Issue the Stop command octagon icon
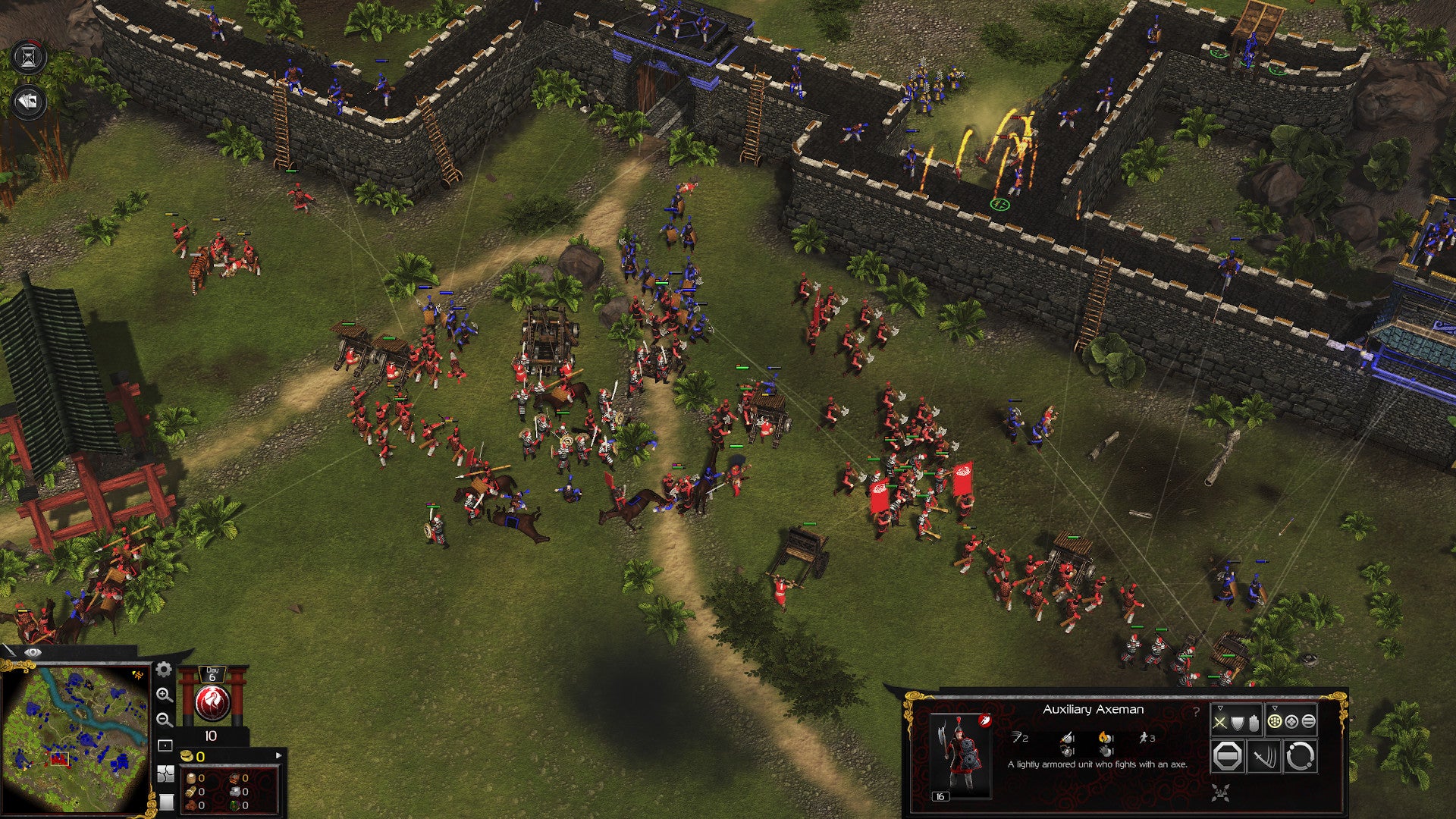 tap(1228, 757)
